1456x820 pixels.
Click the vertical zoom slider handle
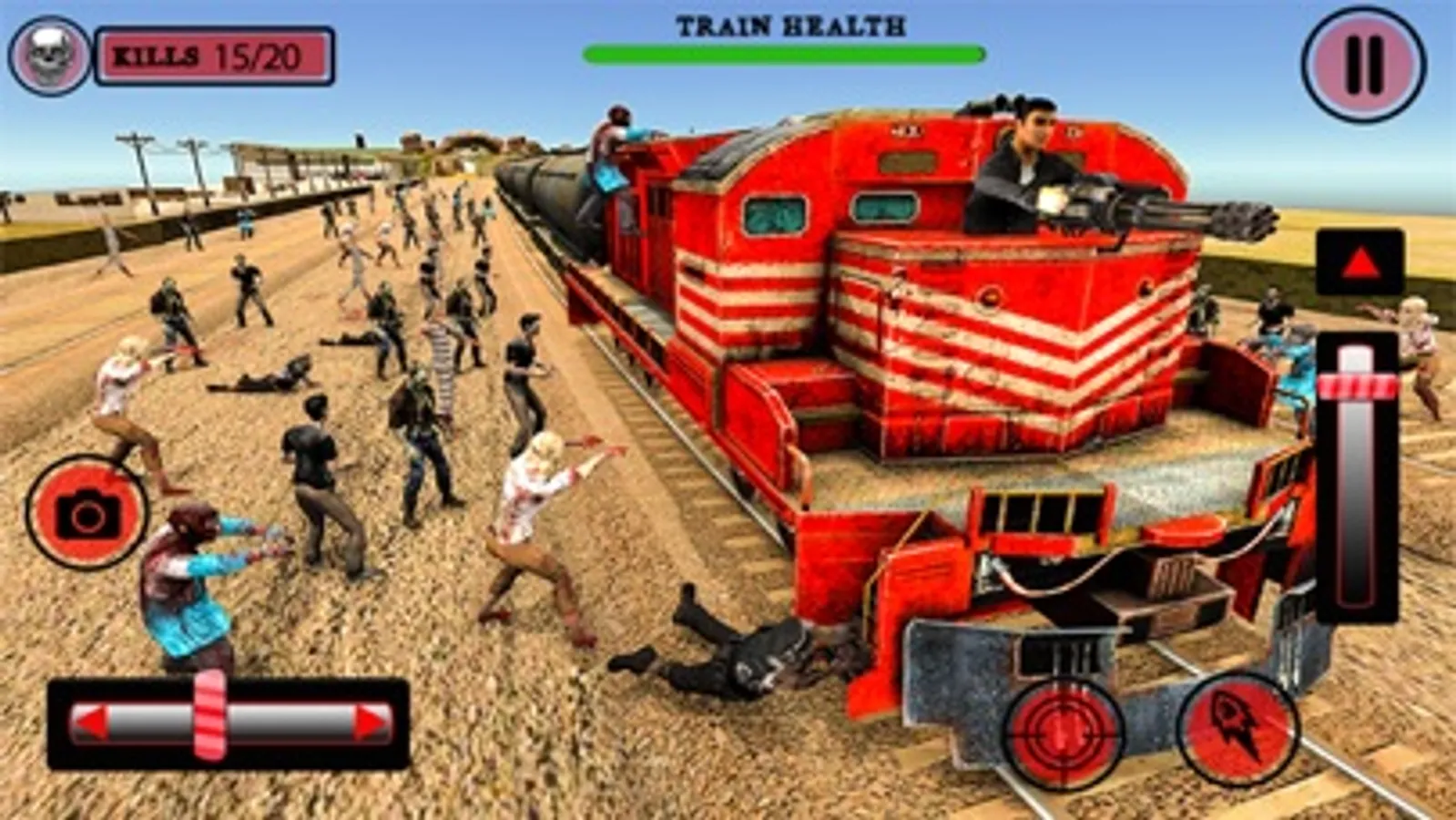point(1358,386)
